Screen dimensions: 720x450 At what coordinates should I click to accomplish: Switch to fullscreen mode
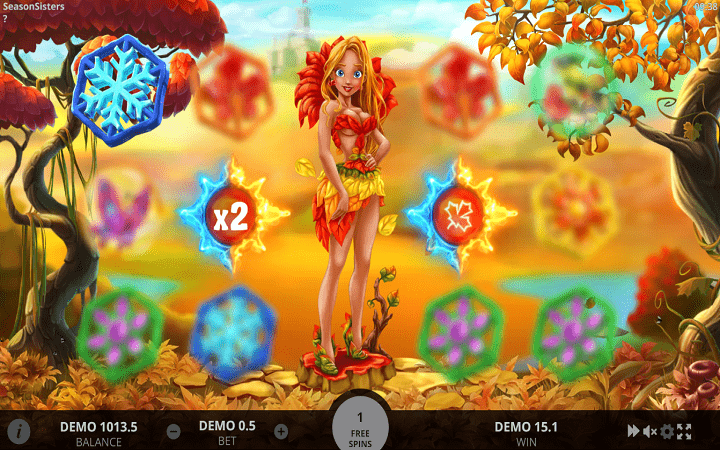[x=684, y=431]
